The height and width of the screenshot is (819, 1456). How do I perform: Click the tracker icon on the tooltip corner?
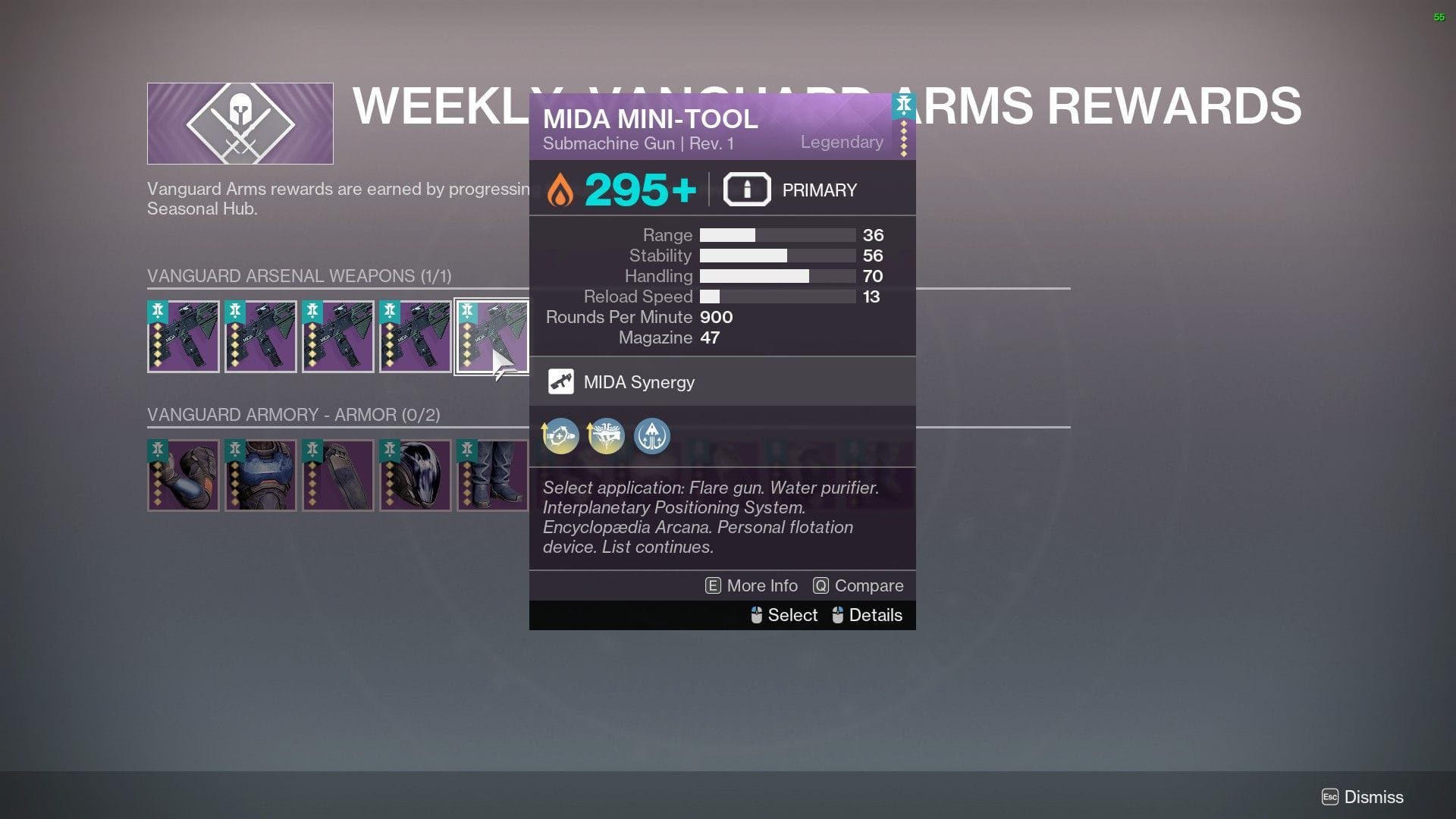coord(902,106)
